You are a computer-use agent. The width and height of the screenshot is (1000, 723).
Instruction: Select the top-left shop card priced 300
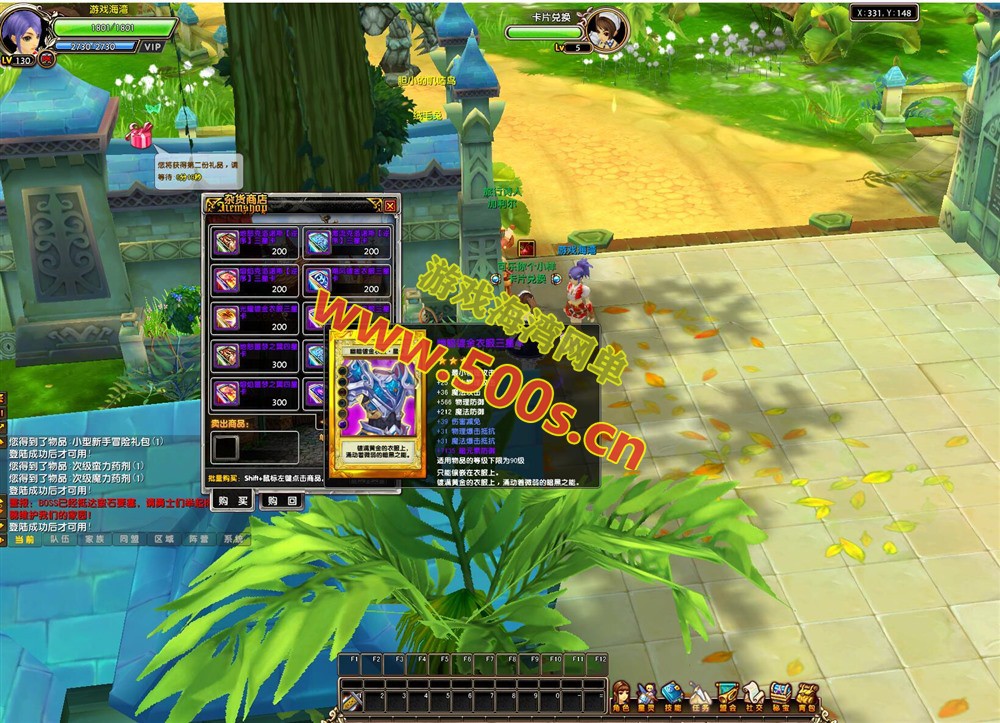[226, 355]
